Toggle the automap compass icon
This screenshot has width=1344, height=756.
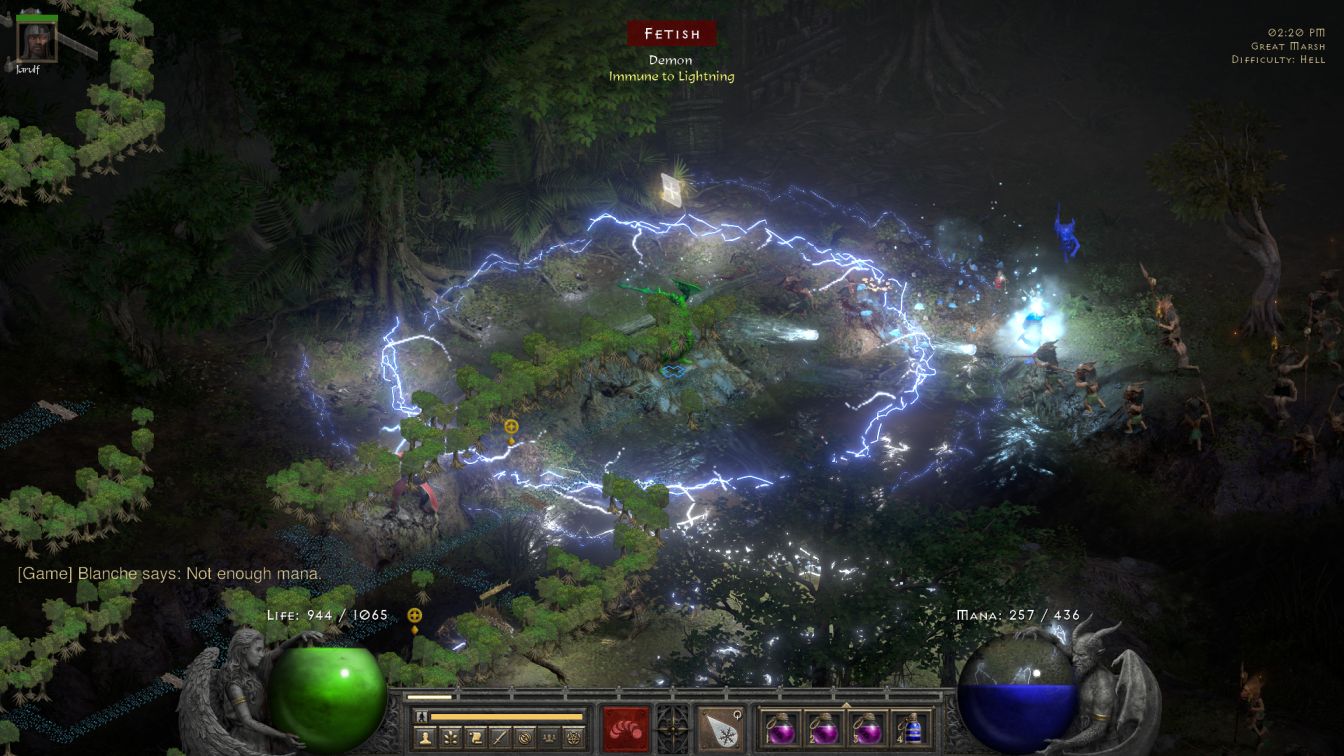[523, 738]
